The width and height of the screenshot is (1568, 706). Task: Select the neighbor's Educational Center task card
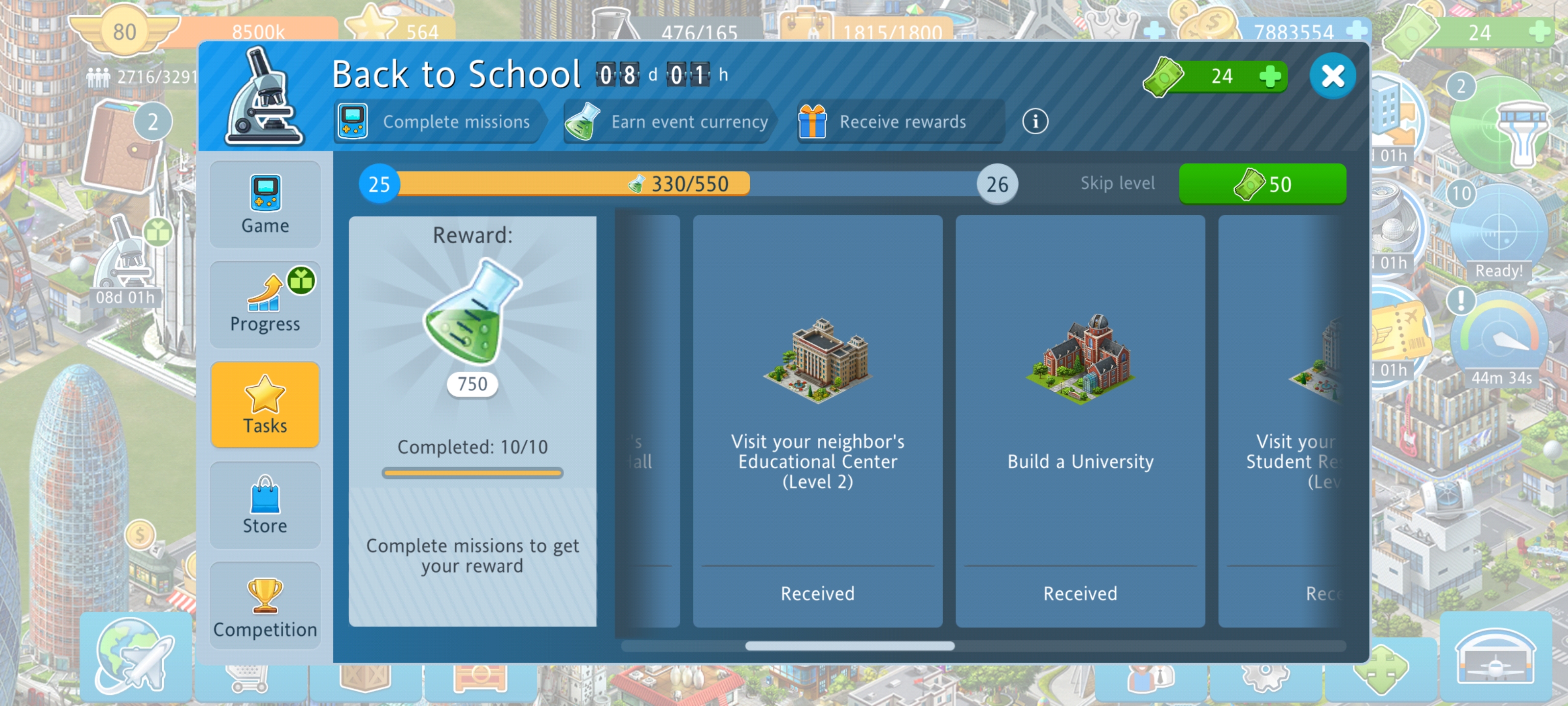pyautogui.click(x=817, y=420)
